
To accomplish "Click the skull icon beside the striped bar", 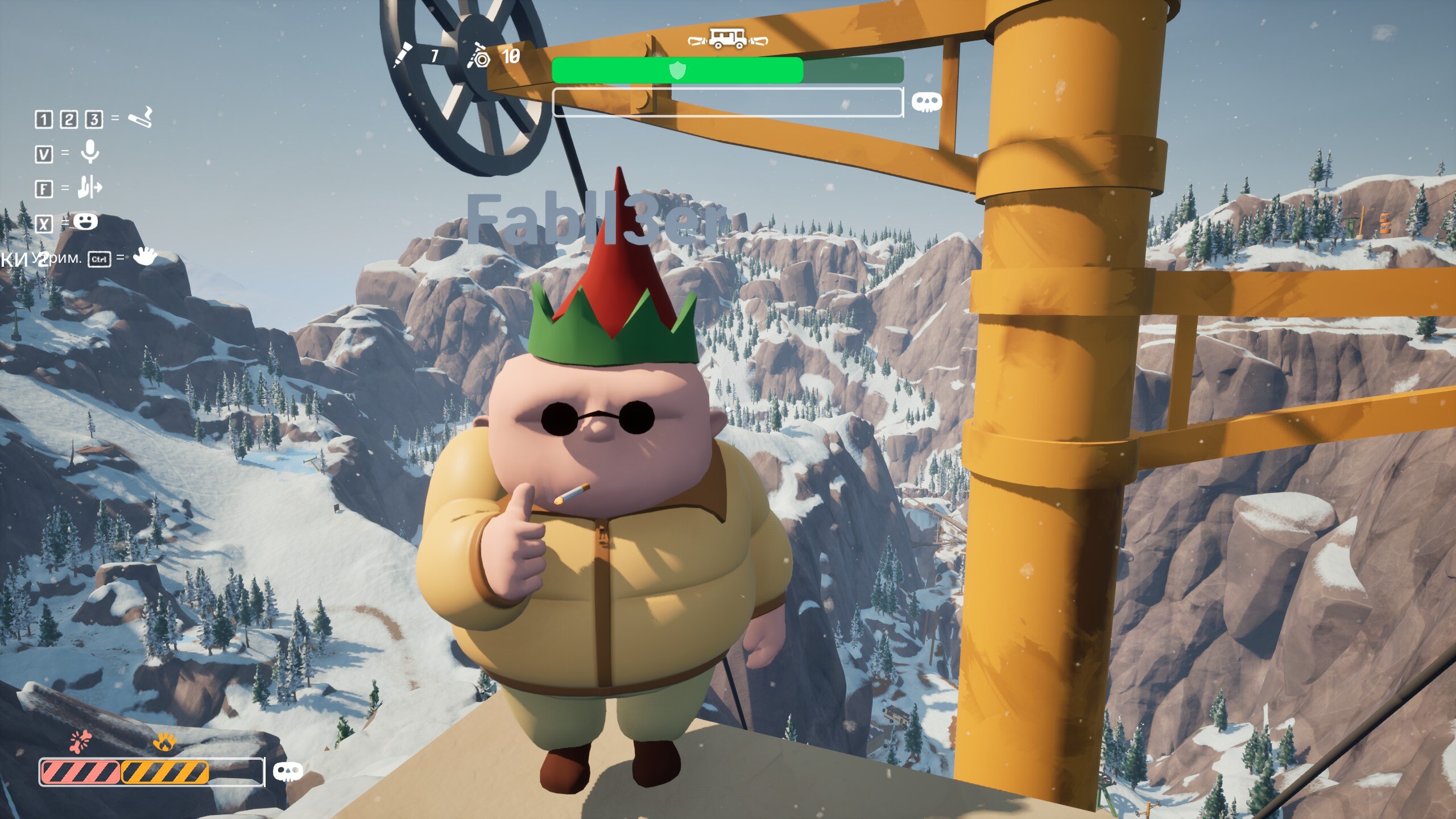I will coord(288,772).
